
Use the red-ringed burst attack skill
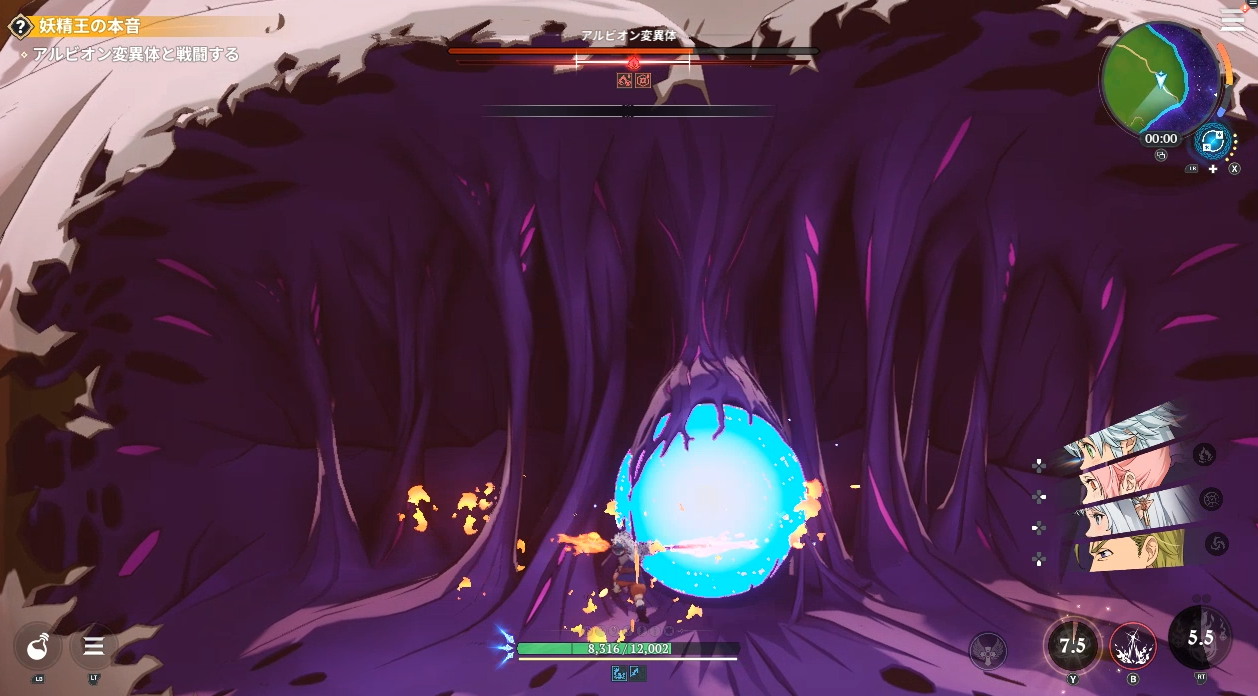point(1132,646)
